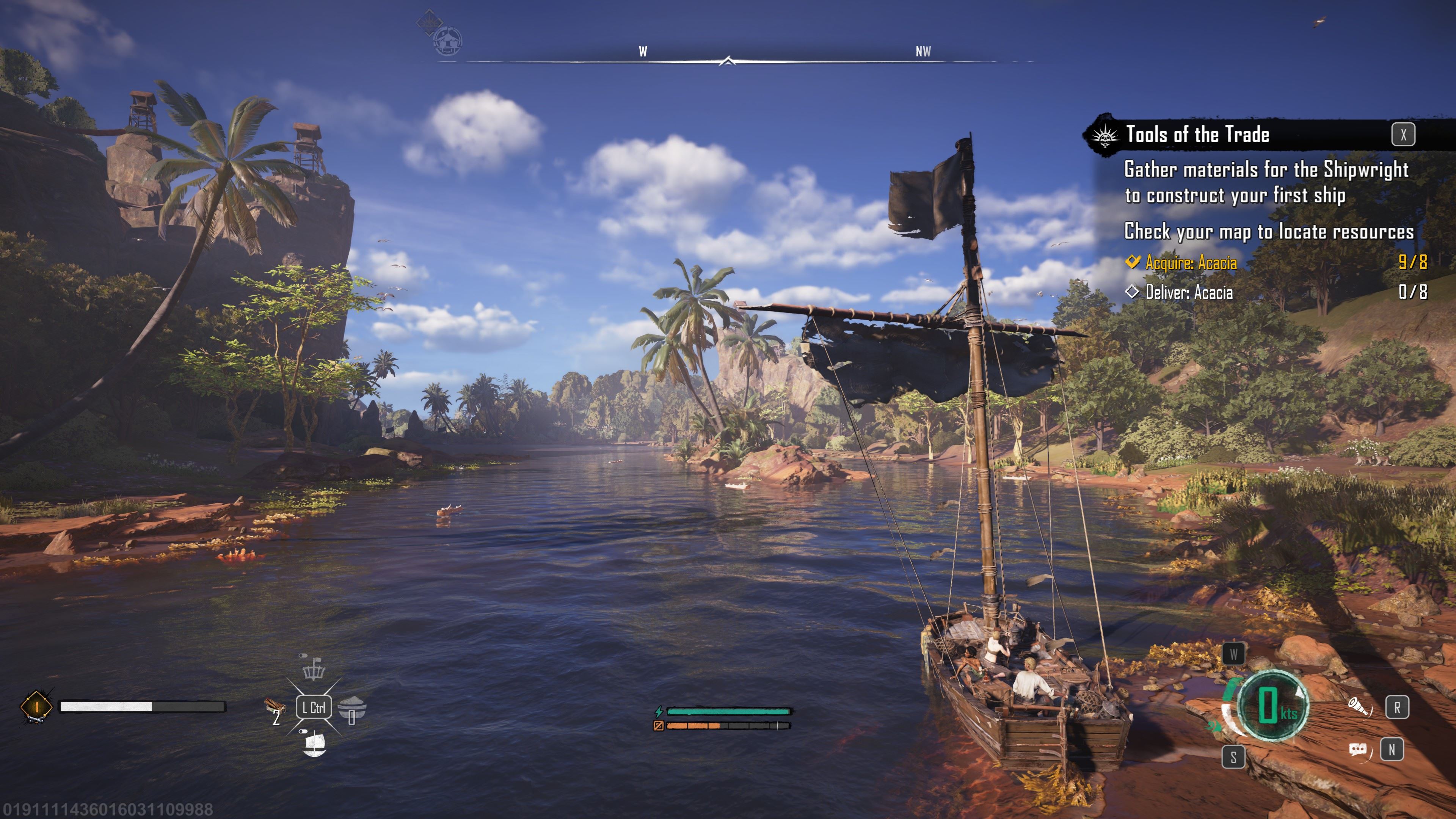Select the crow's nest icon on quick wheel
1456x819 pixels.
[x=314, y=668]
